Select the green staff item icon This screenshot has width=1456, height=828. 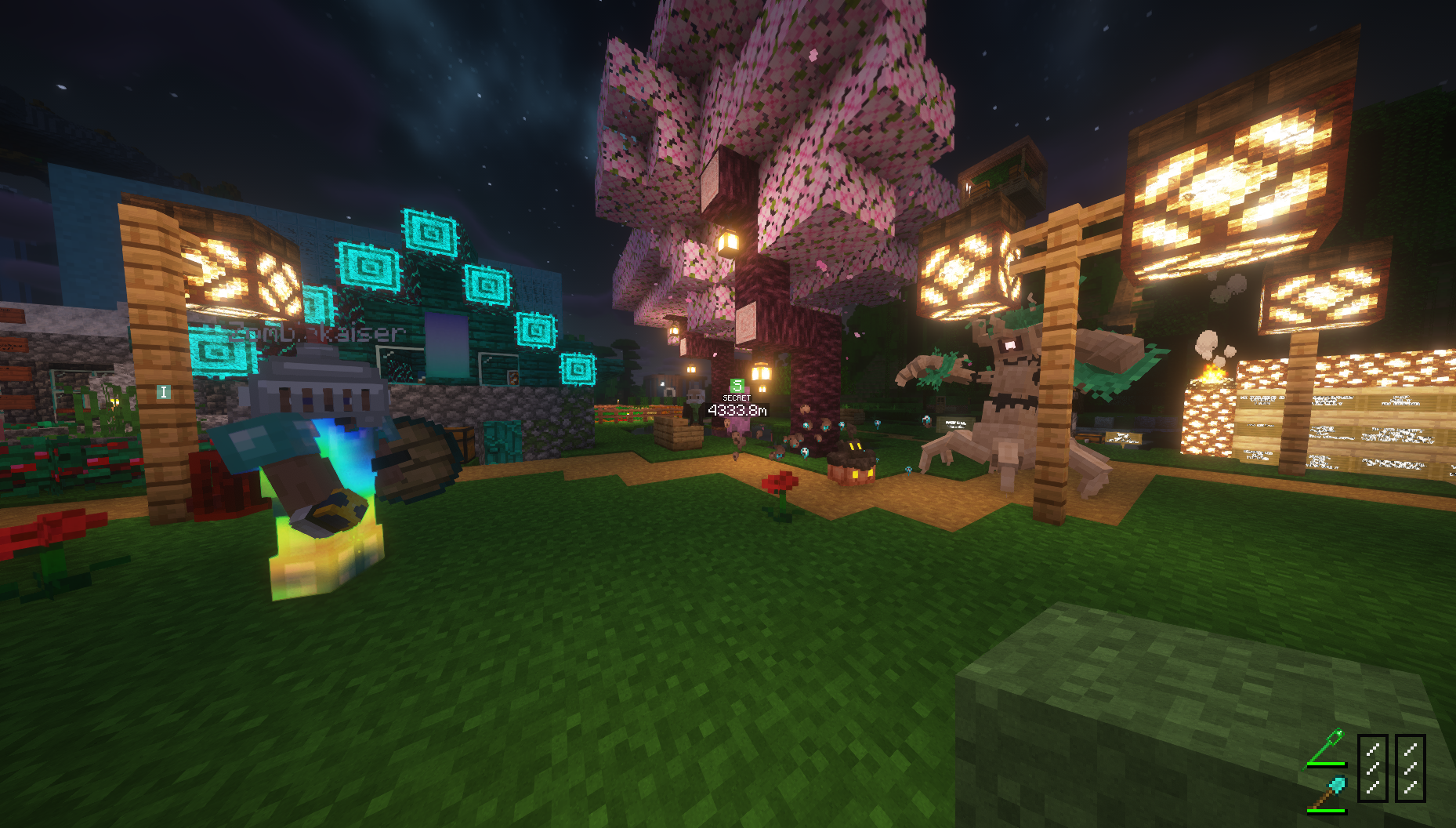click(1326, 748)
